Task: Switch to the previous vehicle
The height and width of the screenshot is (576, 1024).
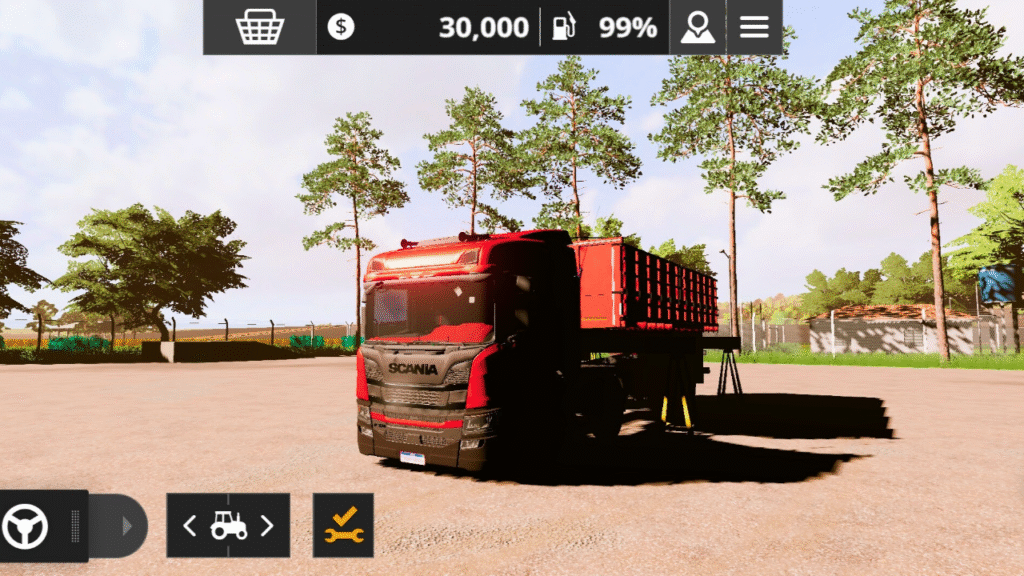Action: 189,525
